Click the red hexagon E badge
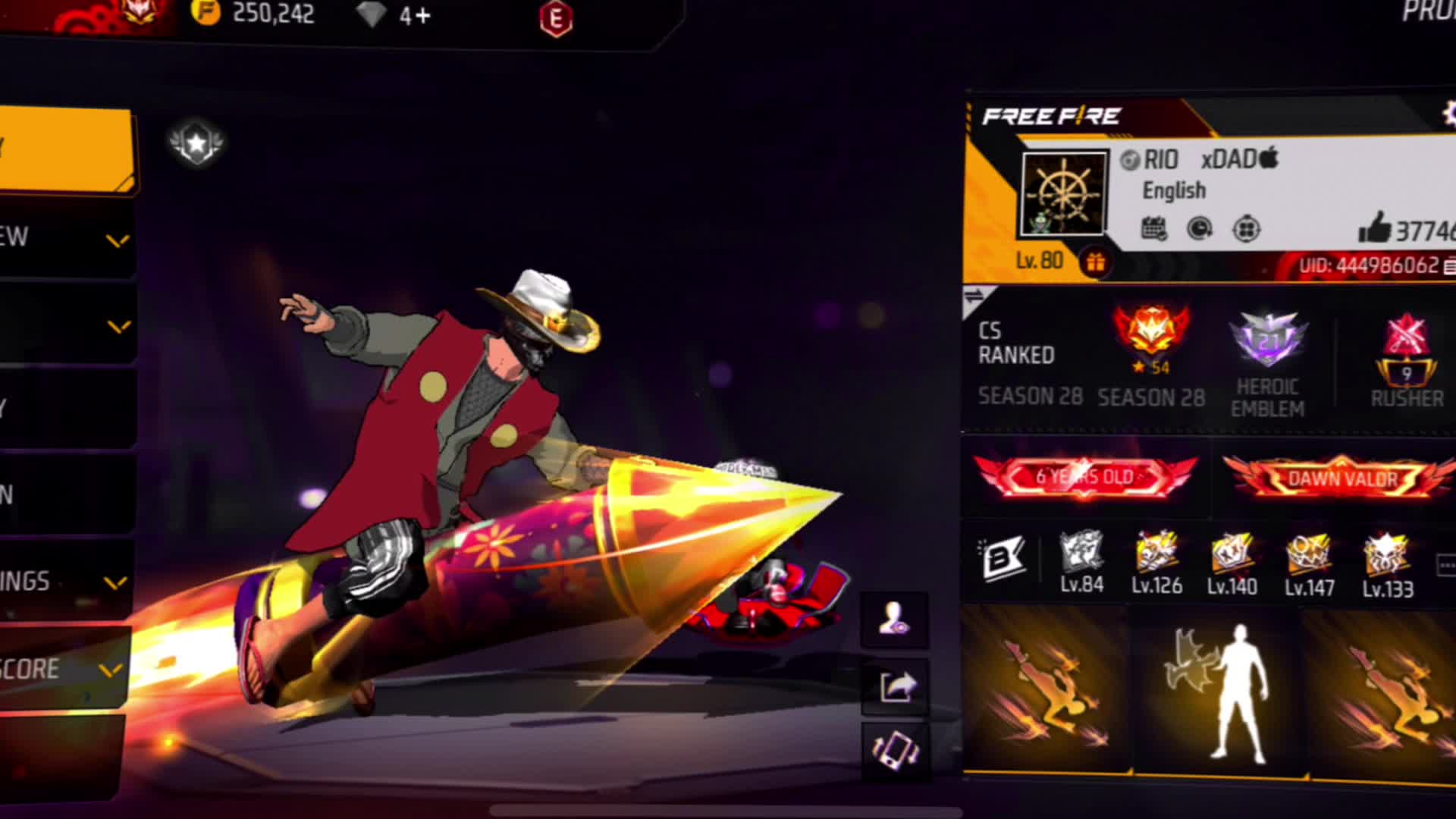1456x819 pixels. [556, 20]
